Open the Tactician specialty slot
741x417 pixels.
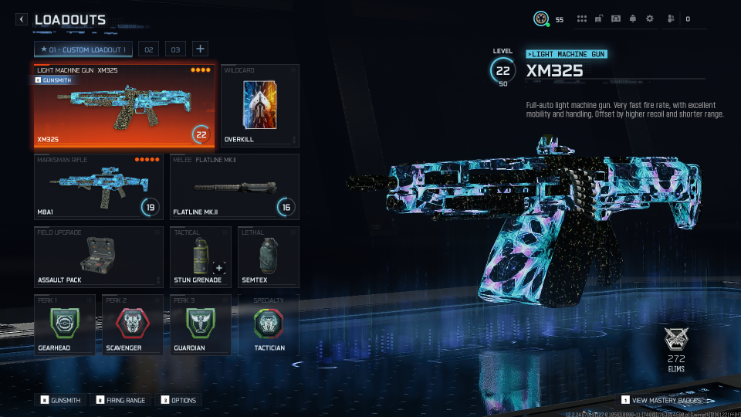click(267, 325)
